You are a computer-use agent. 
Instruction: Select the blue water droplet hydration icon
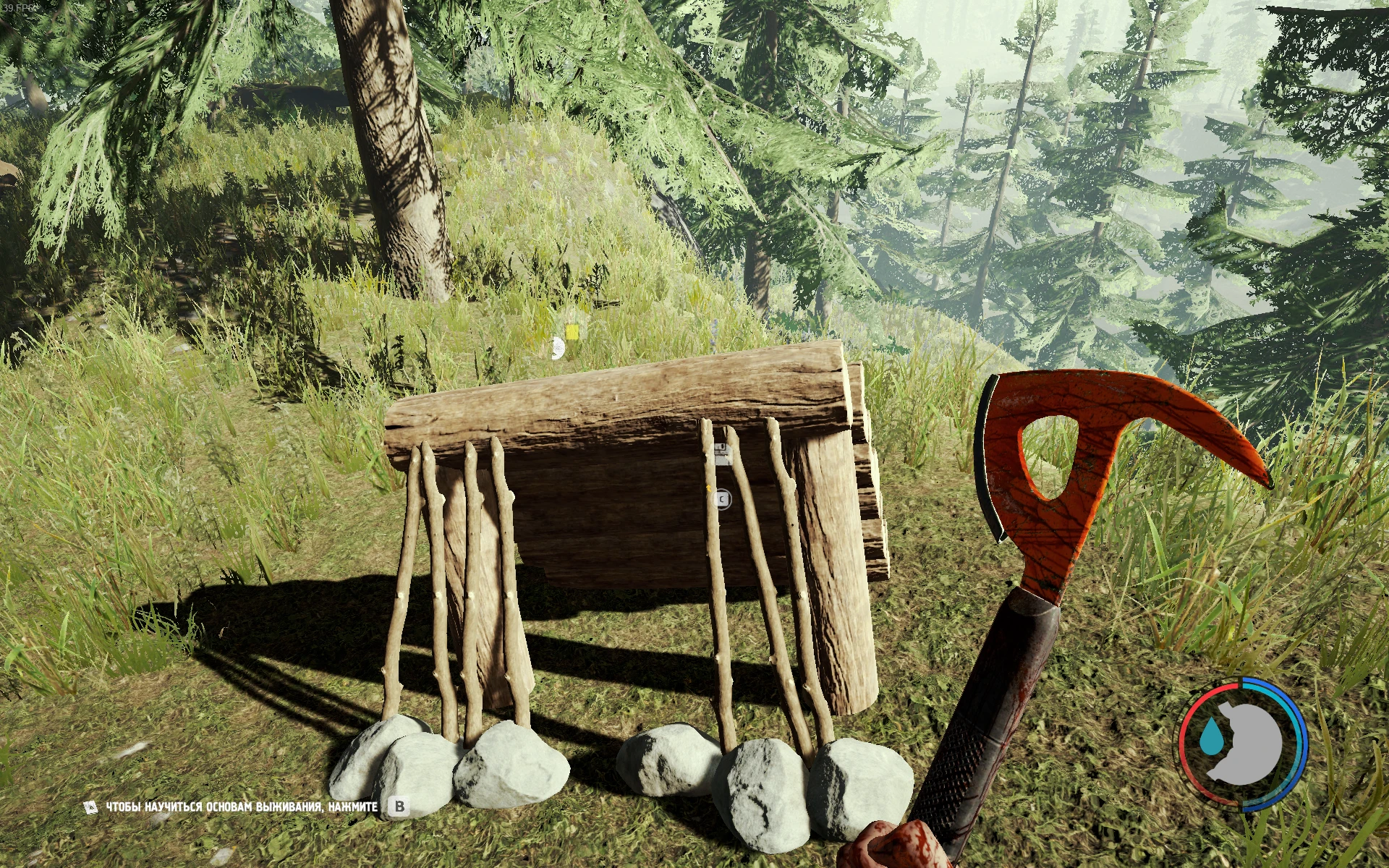(x=1212, y=736)
